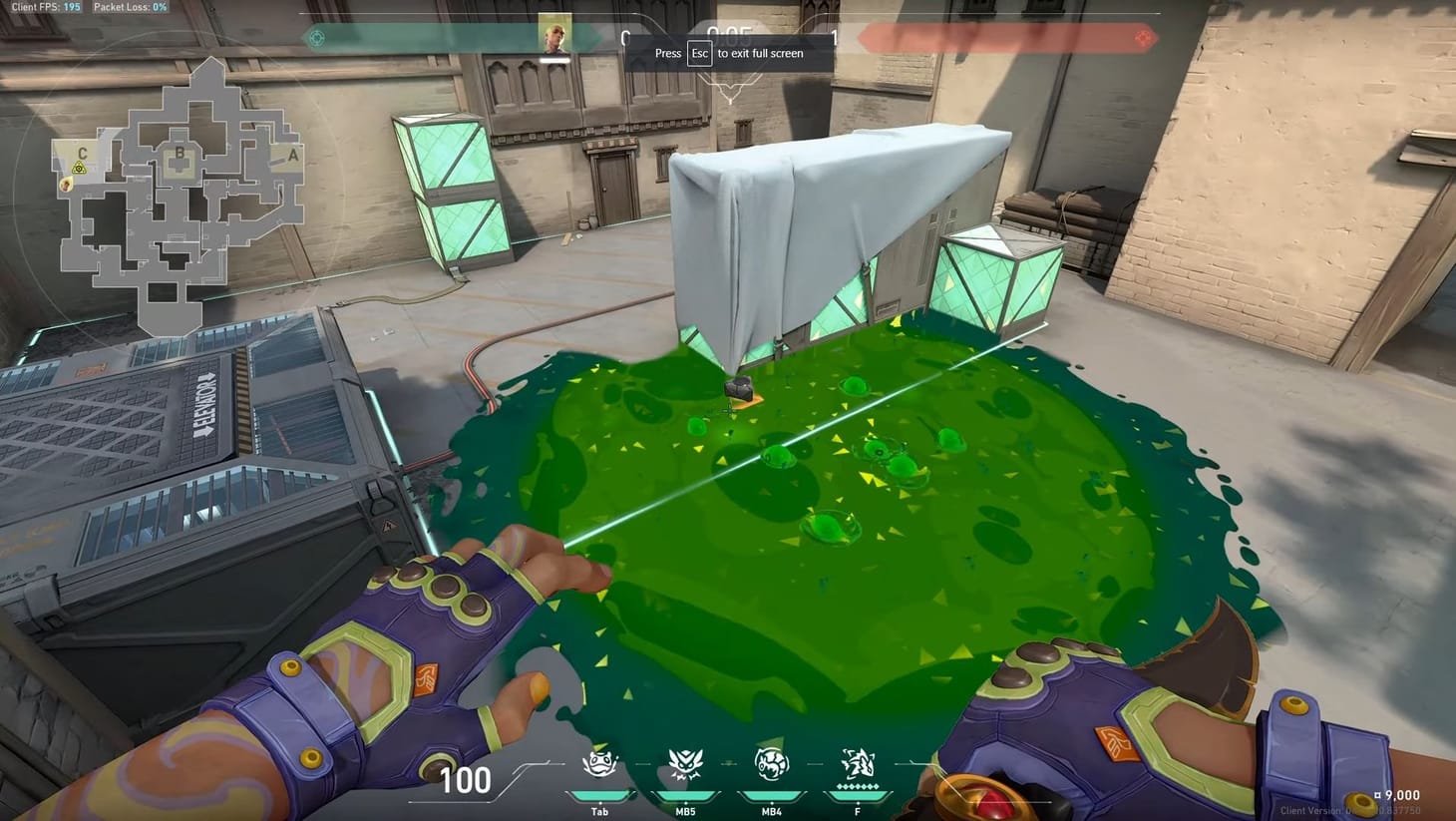Select the Wingman ability icon
1456x821 pixels.
pyautogui.click(x=685, y=766)
